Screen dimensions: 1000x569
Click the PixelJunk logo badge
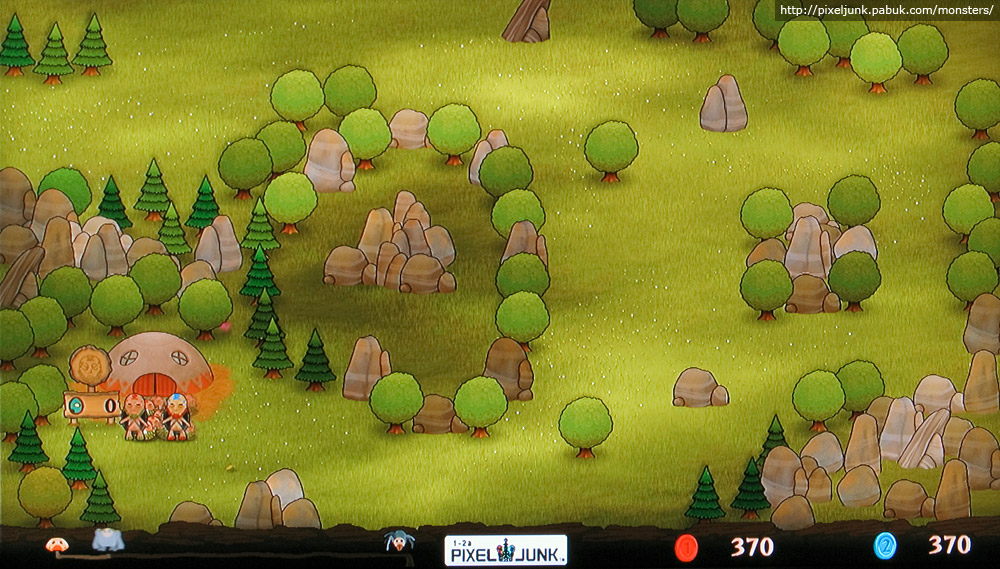[505, 549]
